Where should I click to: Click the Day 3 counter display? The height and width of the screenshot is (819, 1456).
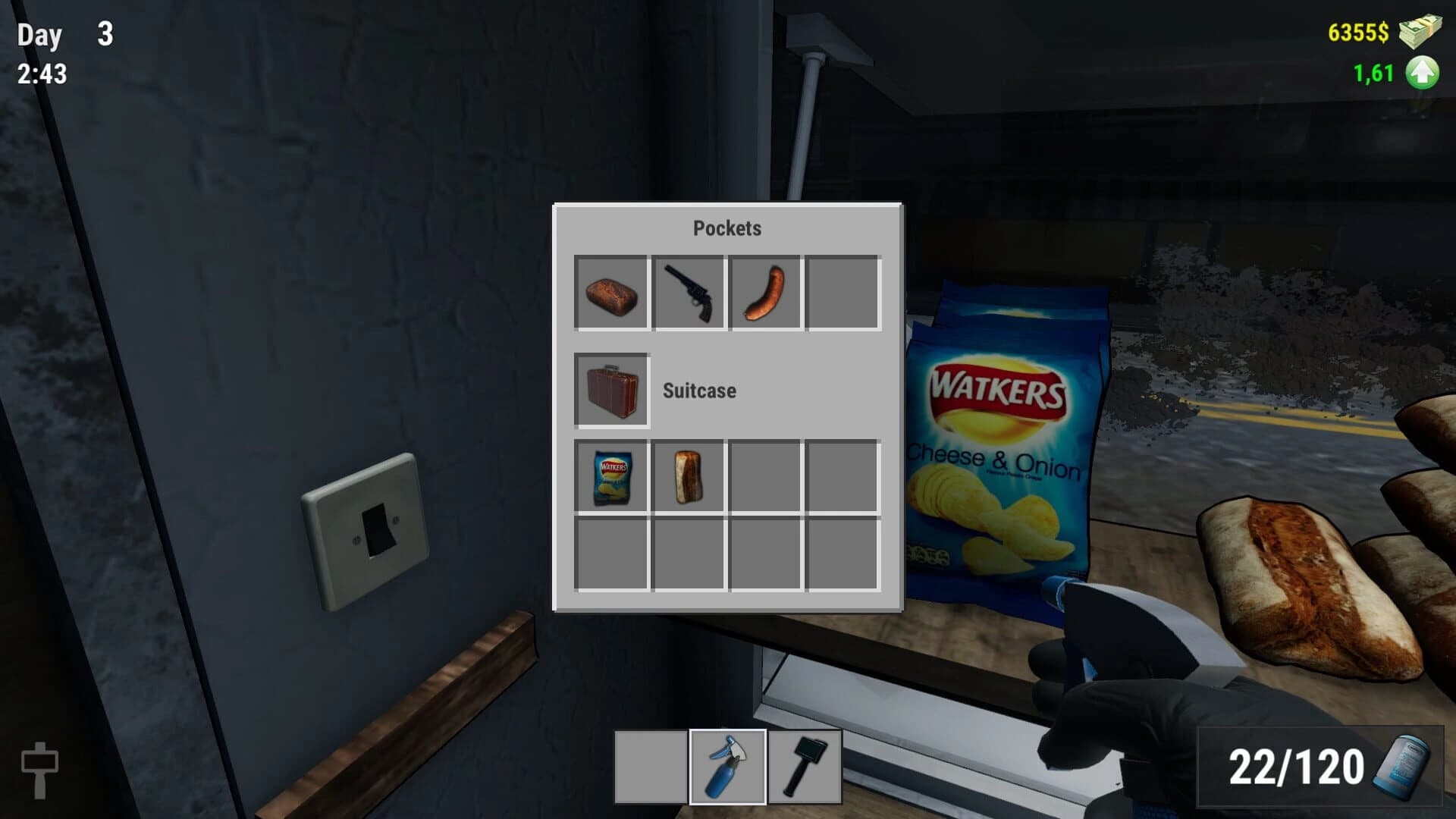coord(64,34)
